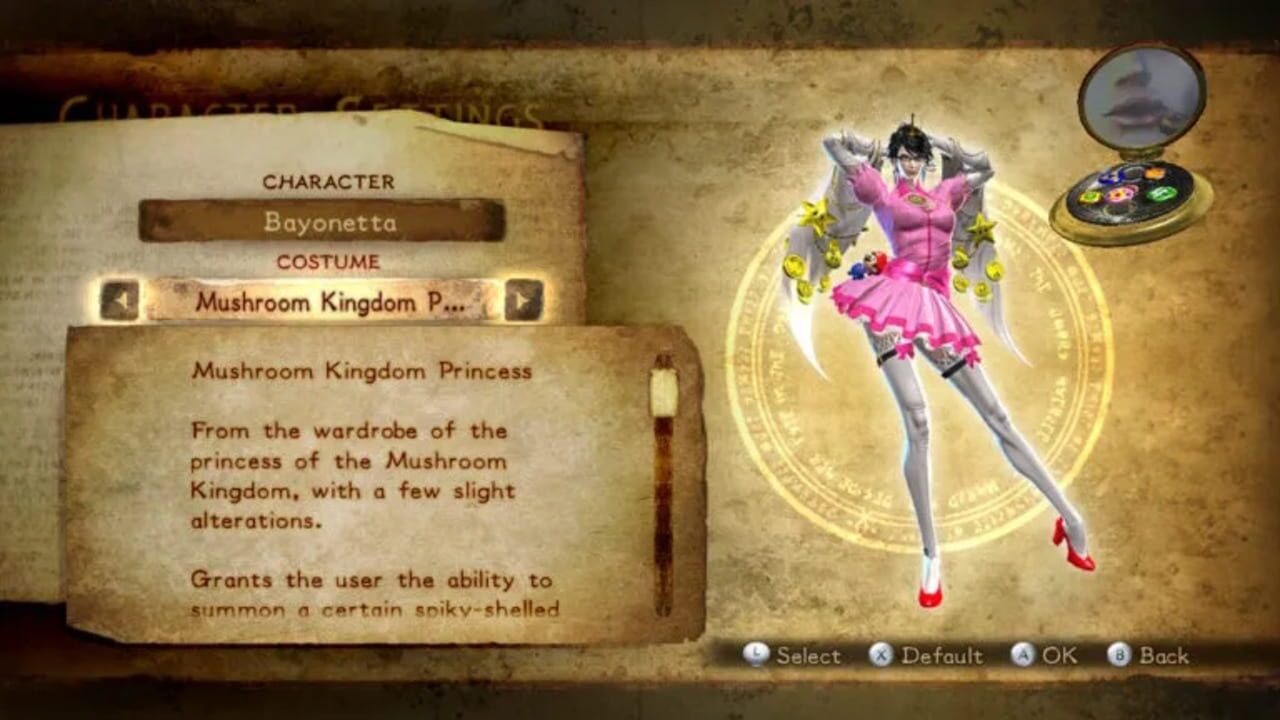This screenshot has height=720, width=1280.
Task: Click the A button OK prompt icon
Action: (1024, 655)
